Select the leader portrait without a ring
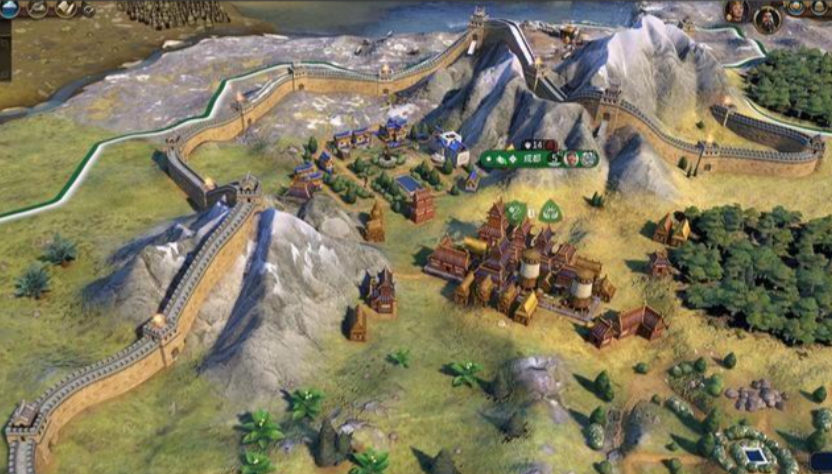The height and width of the screenshot is (474, 832). point(735,11)
